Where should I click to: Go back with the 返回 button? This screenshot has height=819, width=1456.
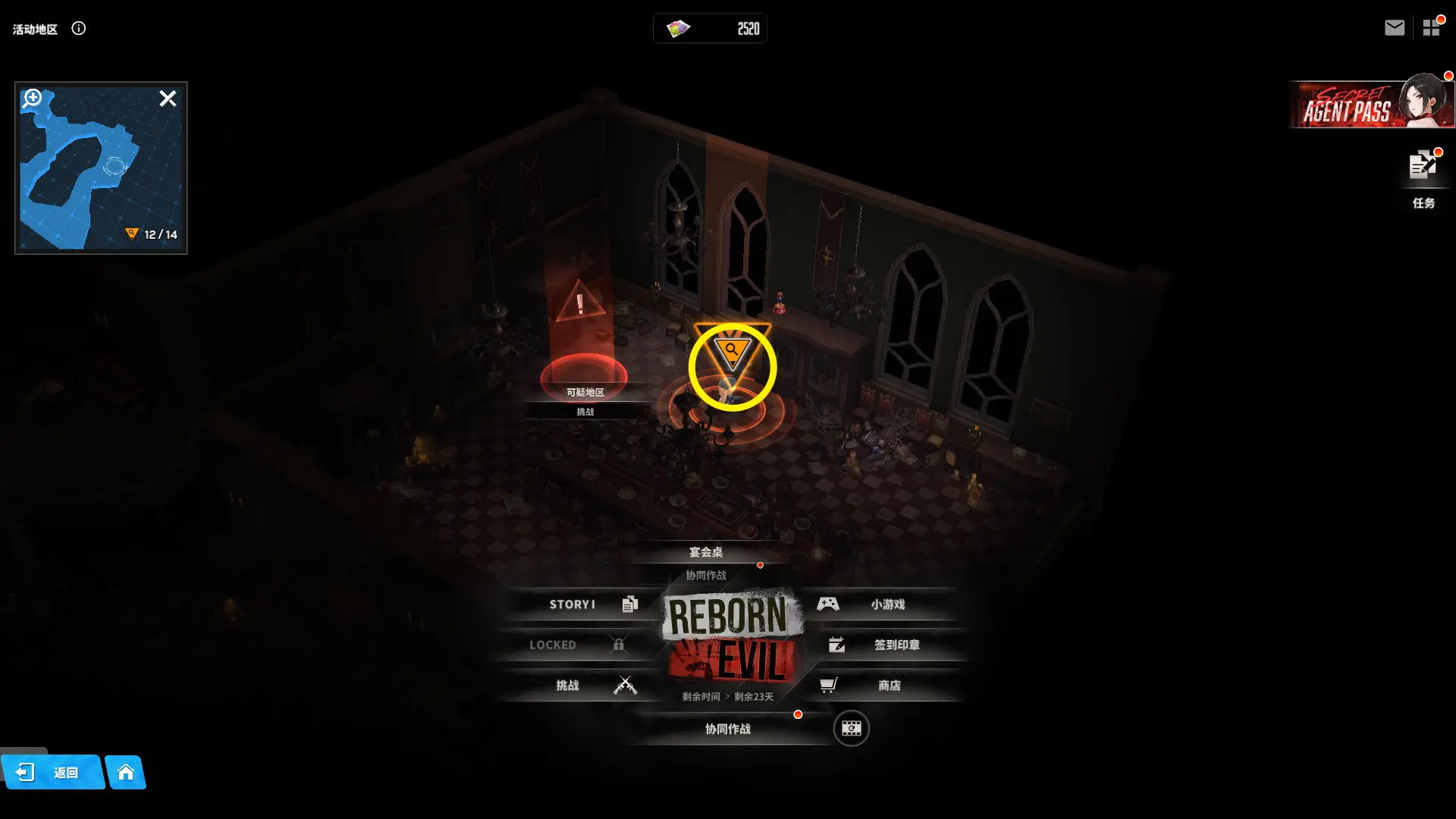point(52,773)
